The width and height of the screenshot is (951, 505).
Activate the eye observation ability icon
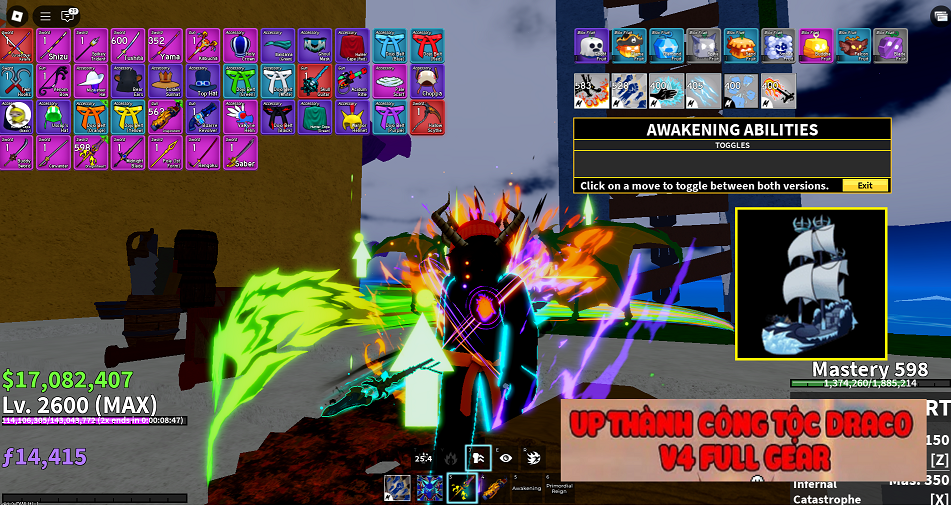click(506, 457)
